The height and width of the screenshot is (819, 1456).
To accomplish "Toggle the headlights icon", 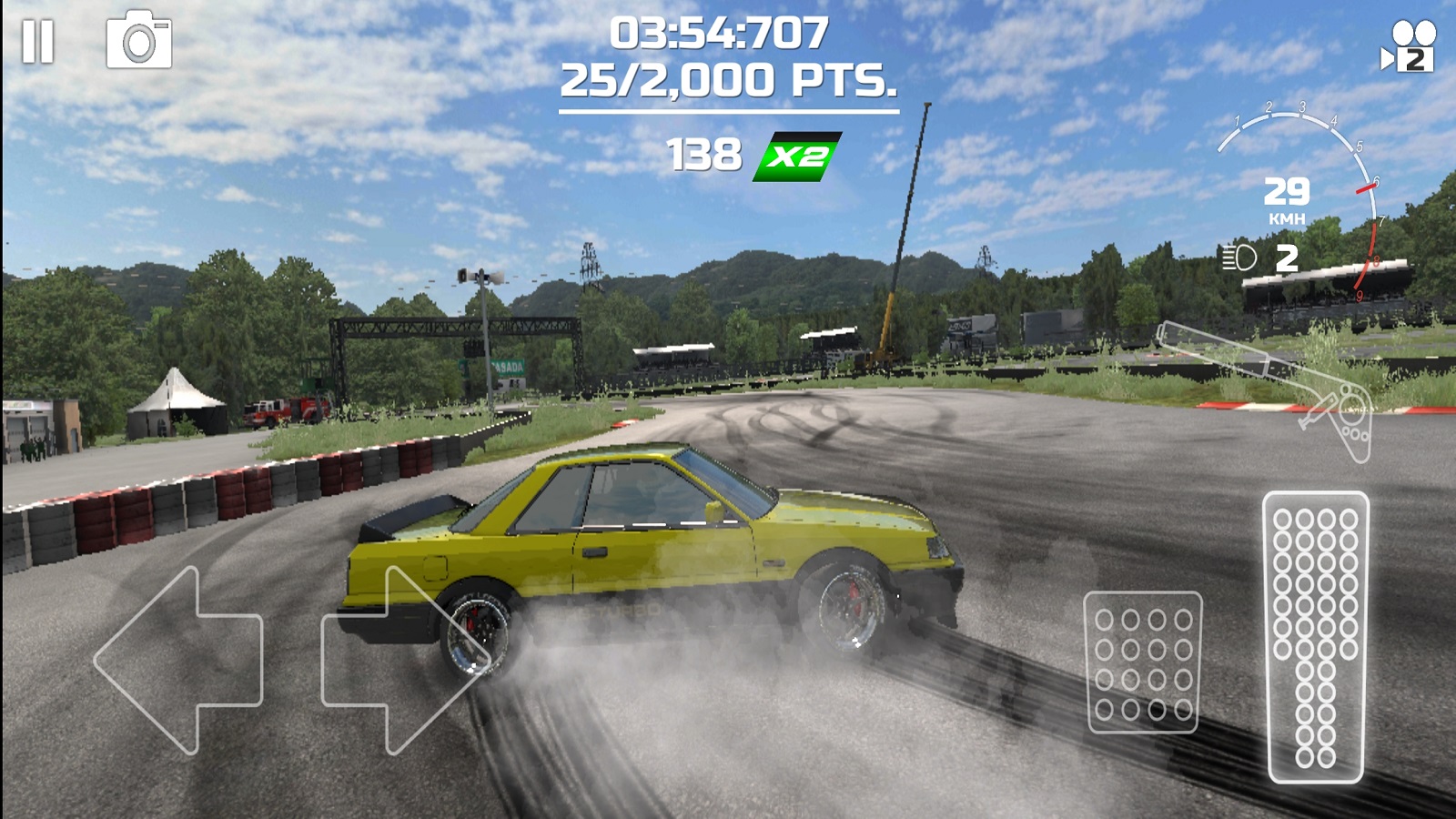I will 1239,258.
